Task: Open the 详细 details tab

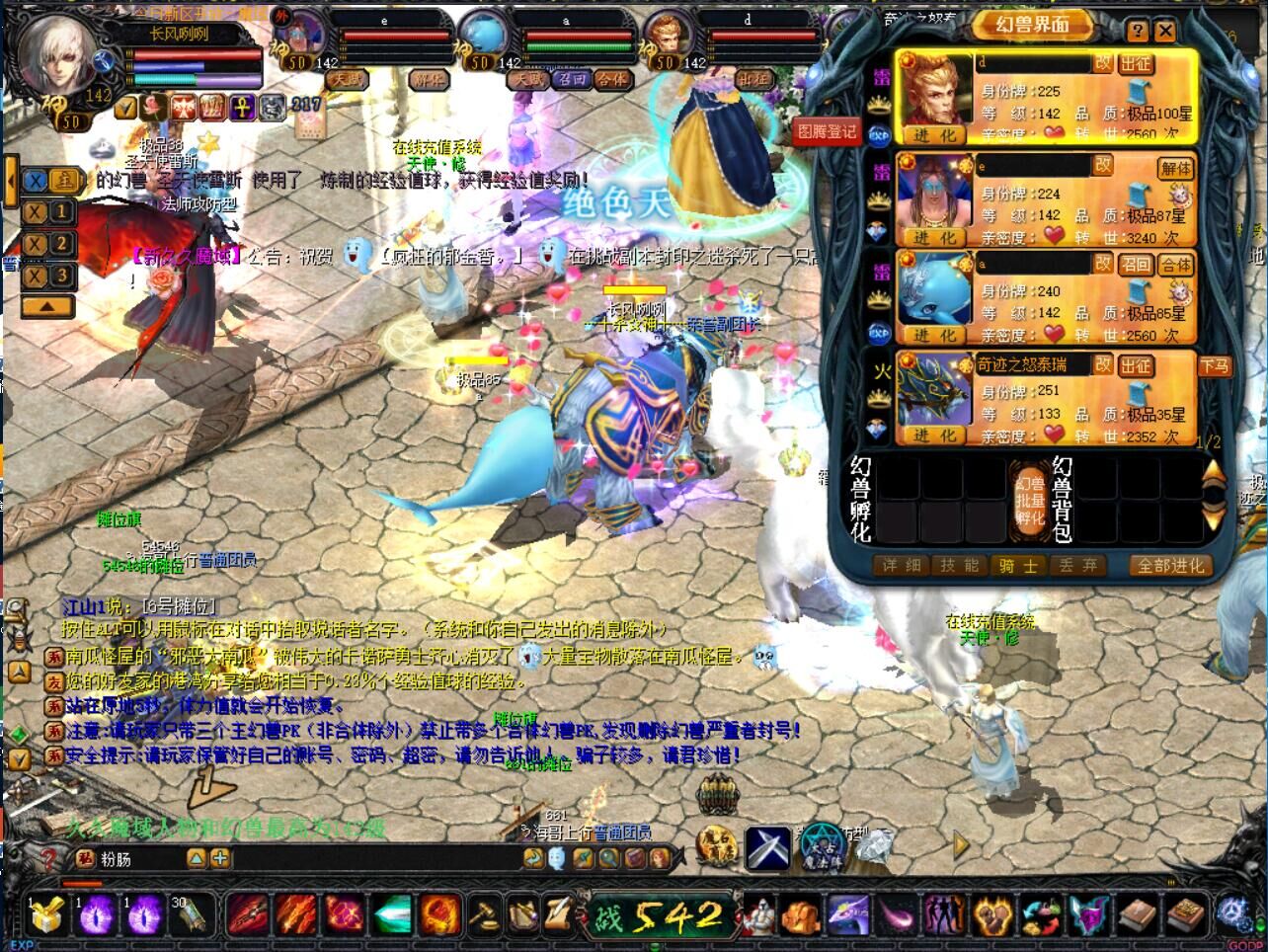Action: point(903,565)
